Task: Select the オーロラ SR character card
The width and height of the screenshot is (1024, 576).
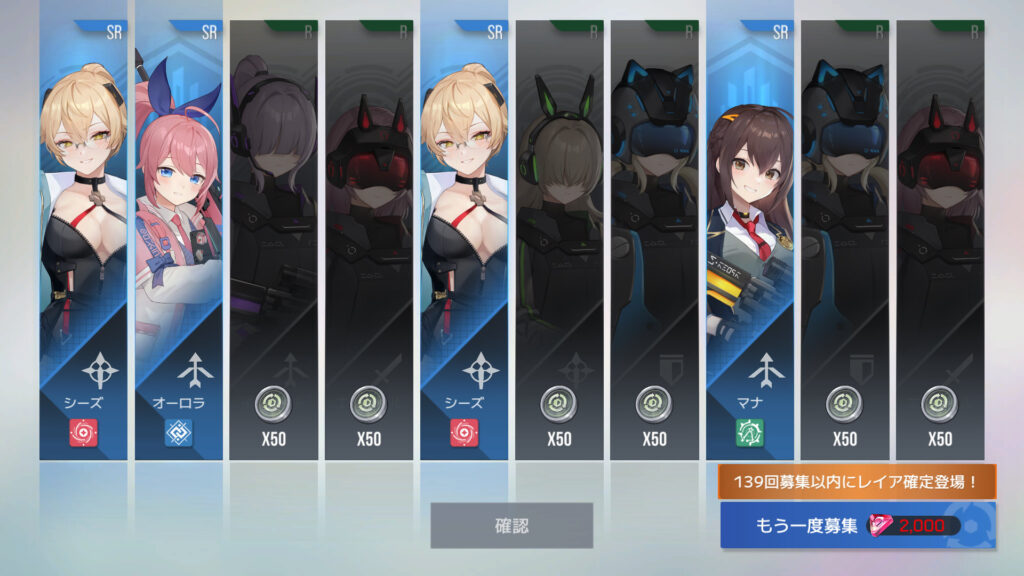Action: 179,240
